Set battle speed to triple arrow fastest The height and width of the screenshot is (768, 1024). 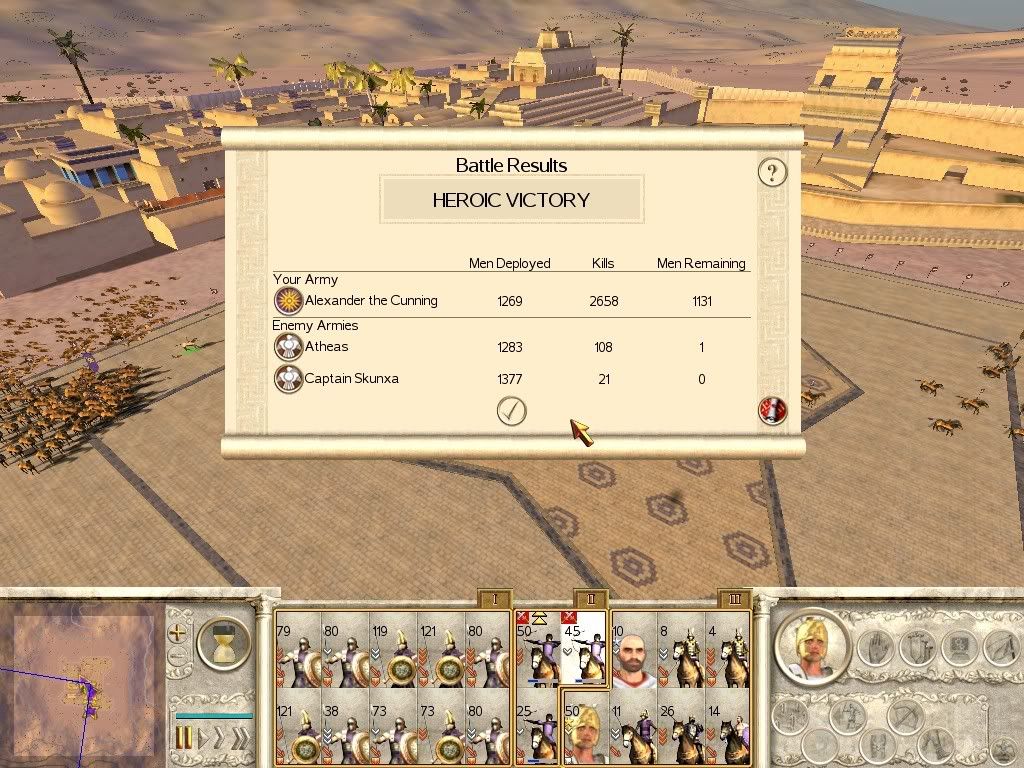[239, 739]
